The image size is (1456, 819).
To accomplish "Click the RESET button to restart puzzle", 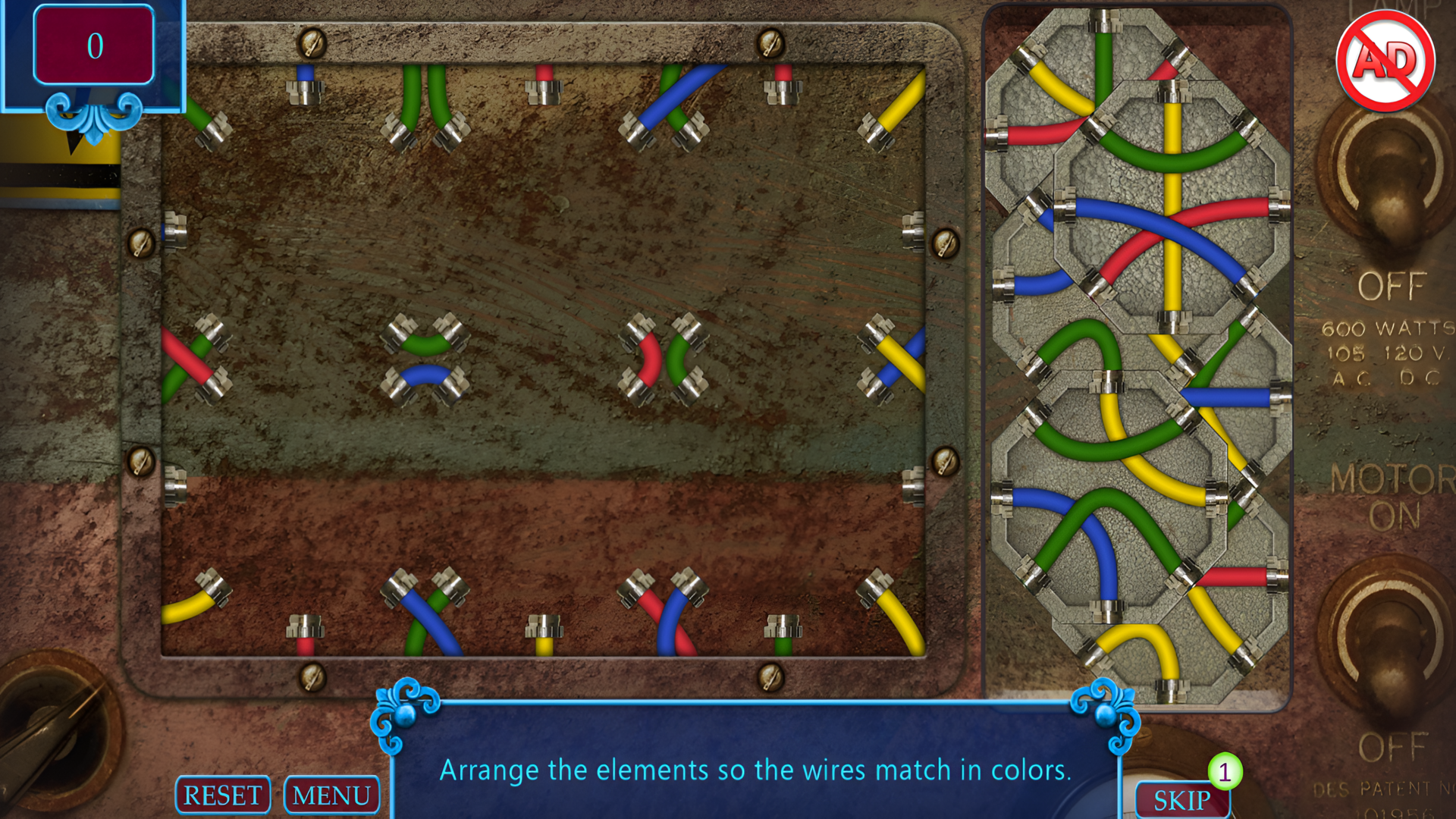I will 222,795.
